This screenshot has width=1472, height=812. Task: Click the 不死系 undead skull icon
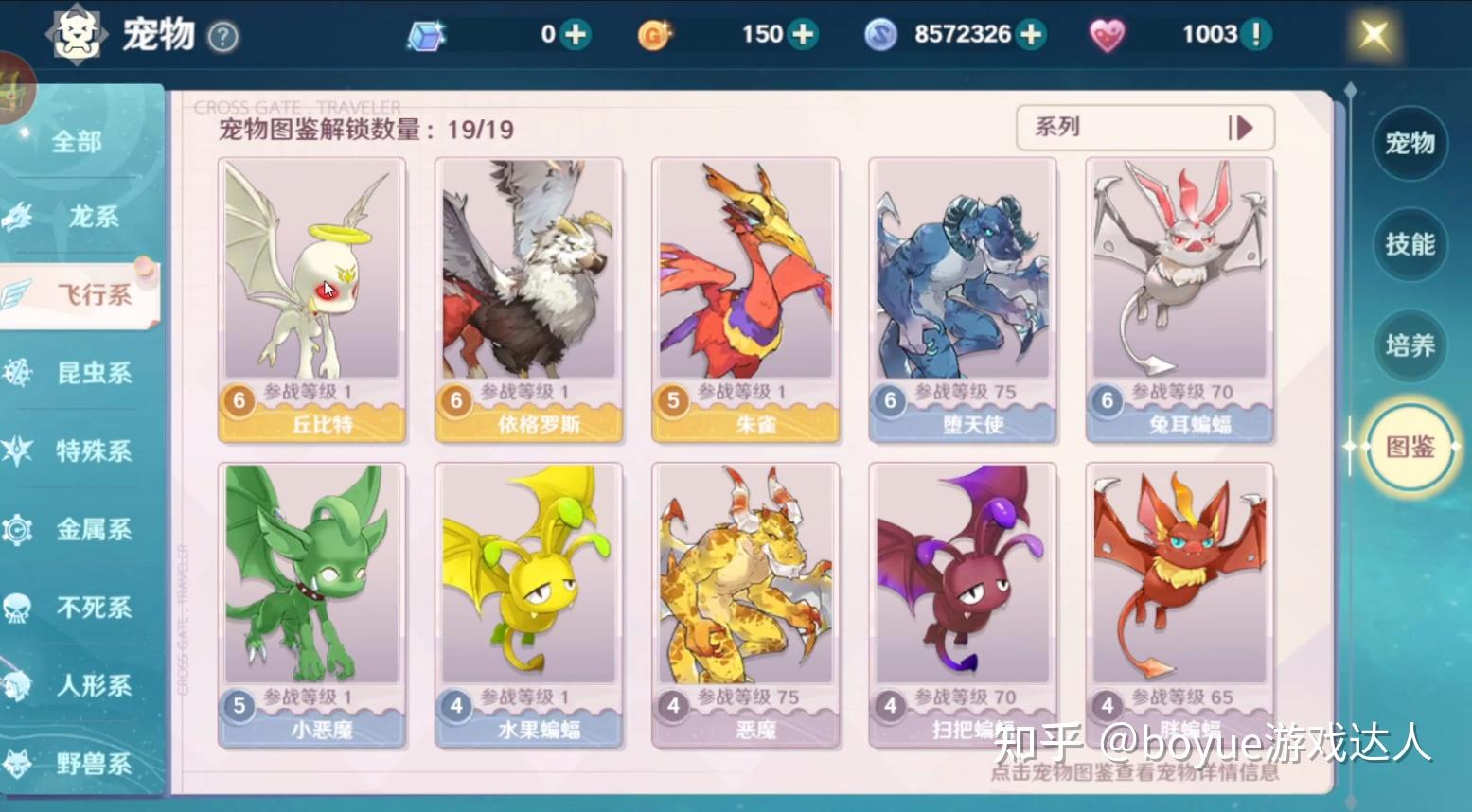coord(15,608)
